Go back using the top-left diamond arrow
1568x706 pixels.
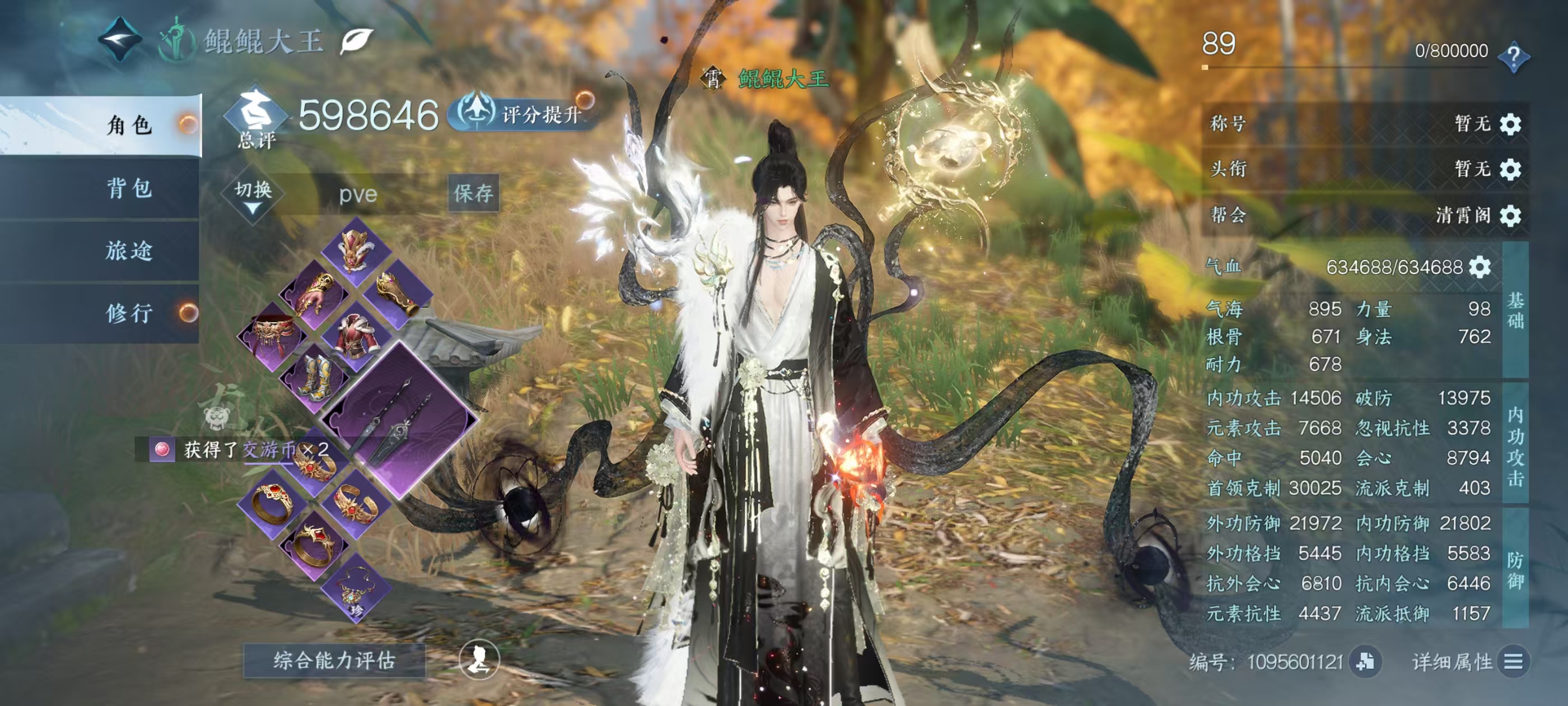click(x=120, y=40)
